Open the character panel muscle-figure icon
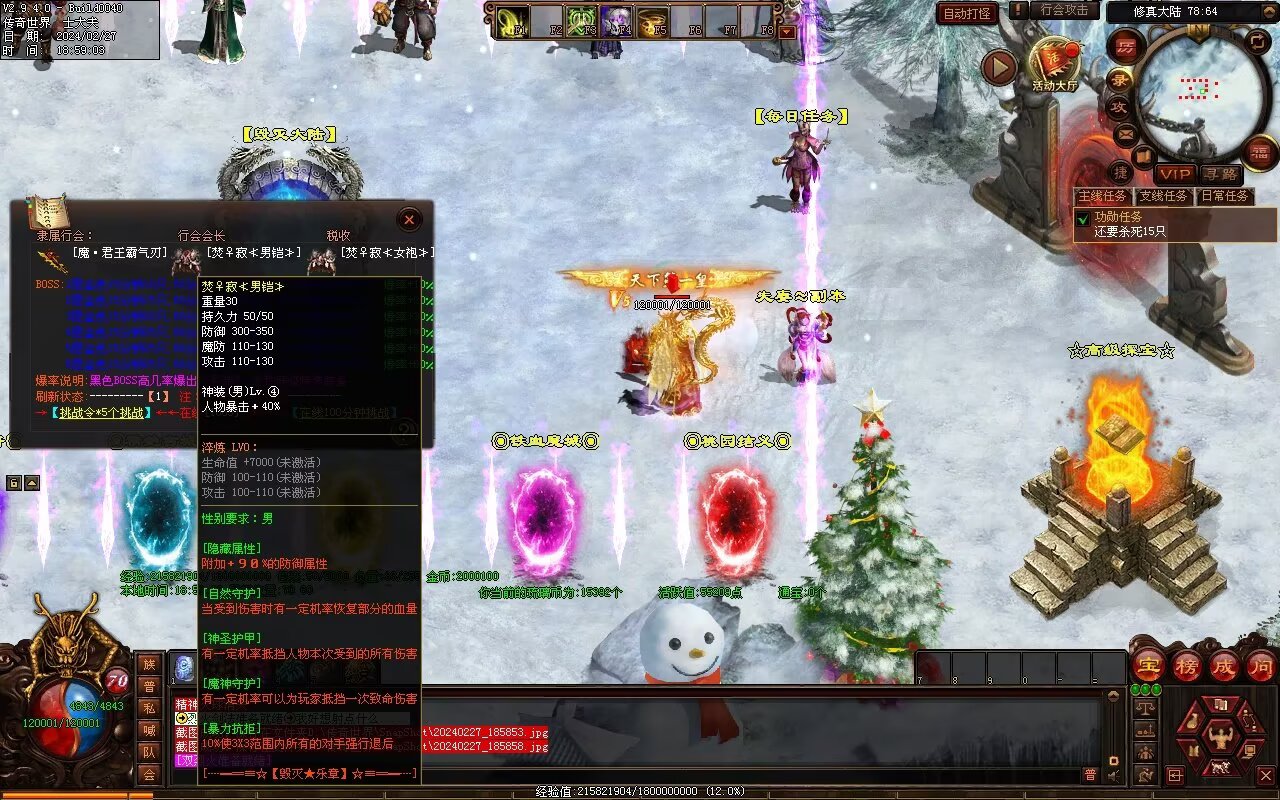Viewport: 1280px width, 800px height. pyautogui.click(x=1220, y=738)
